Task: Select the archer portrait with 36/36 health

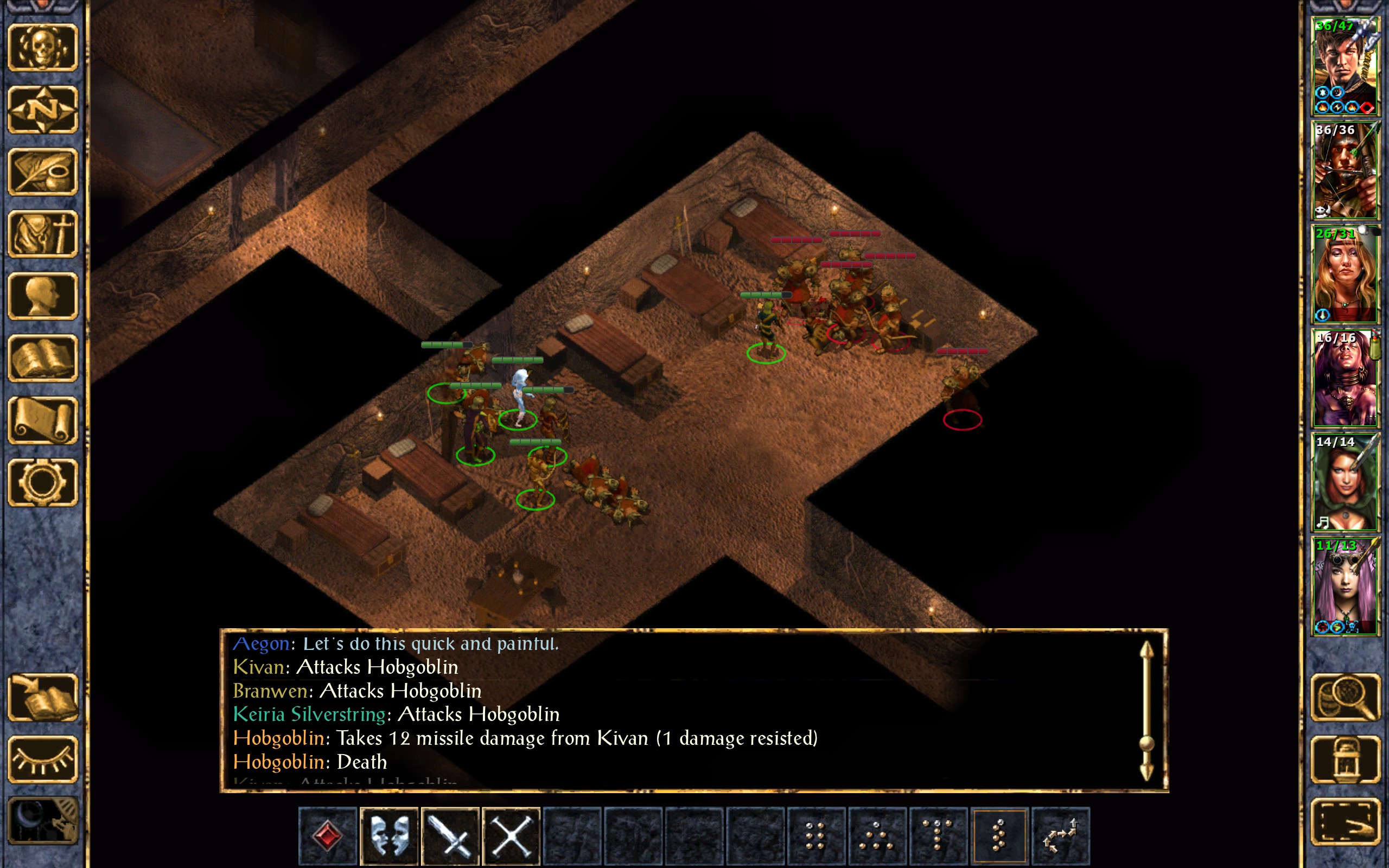Action: coord(1345,170)
